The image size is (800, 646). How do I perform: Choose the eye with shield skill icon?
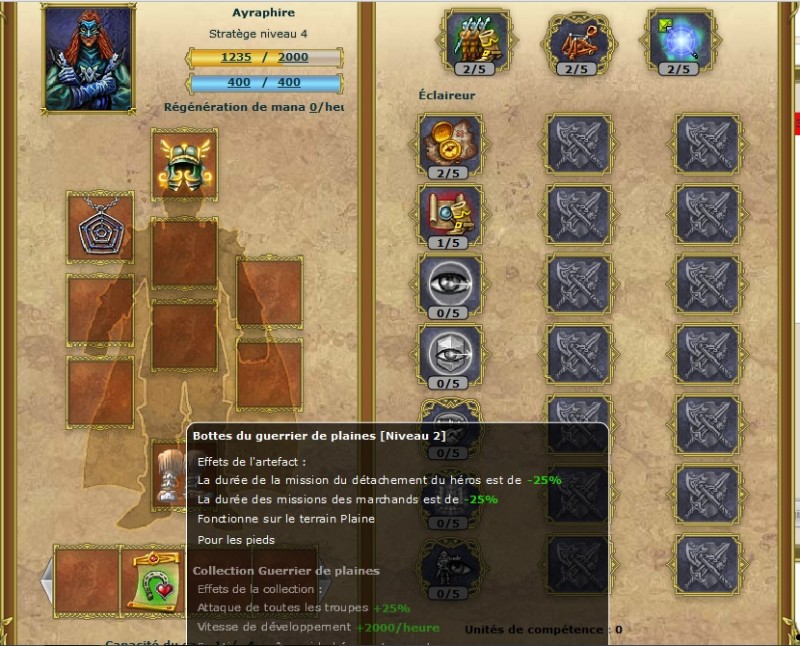tap(450, 352)
